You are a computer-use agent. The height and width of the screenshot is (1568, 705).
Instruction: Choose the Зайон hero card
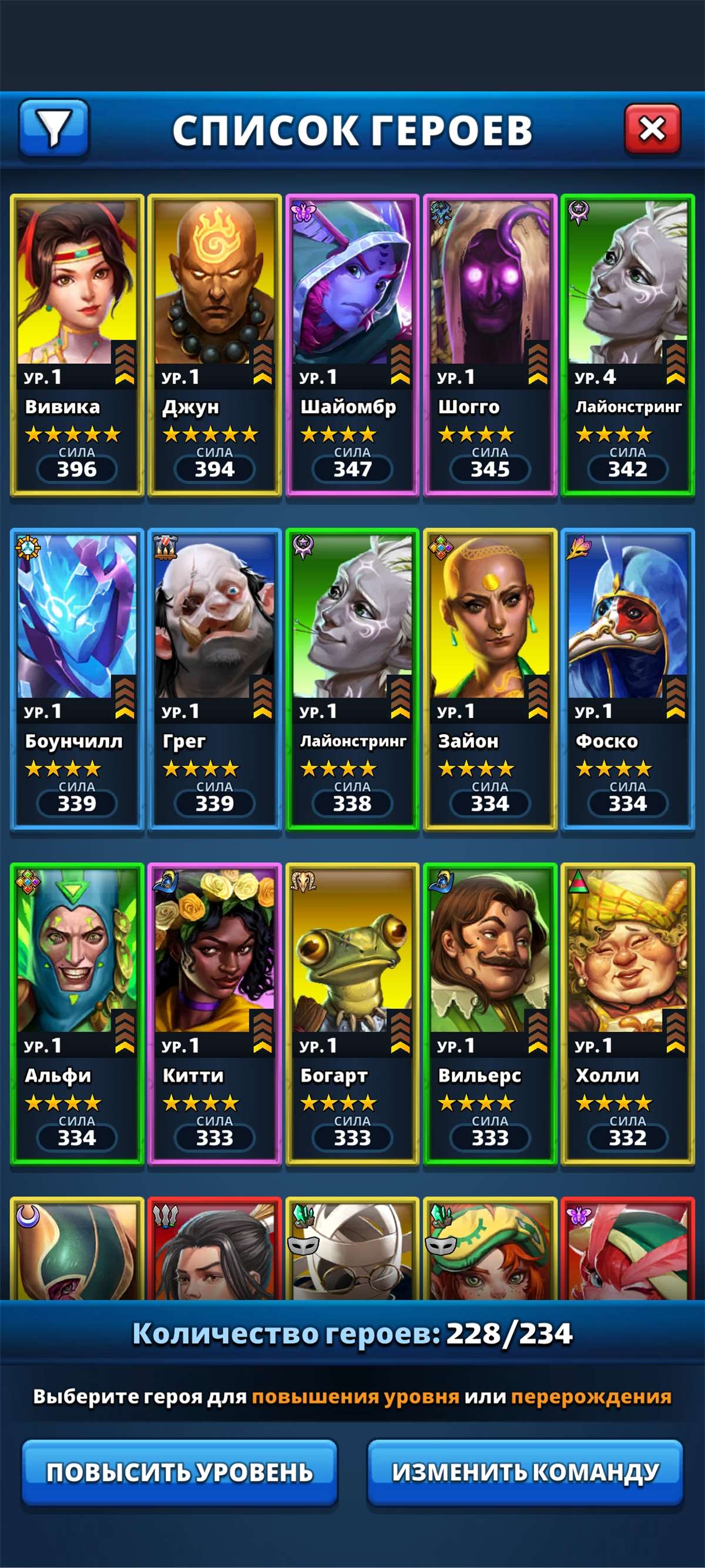(489, 679)
